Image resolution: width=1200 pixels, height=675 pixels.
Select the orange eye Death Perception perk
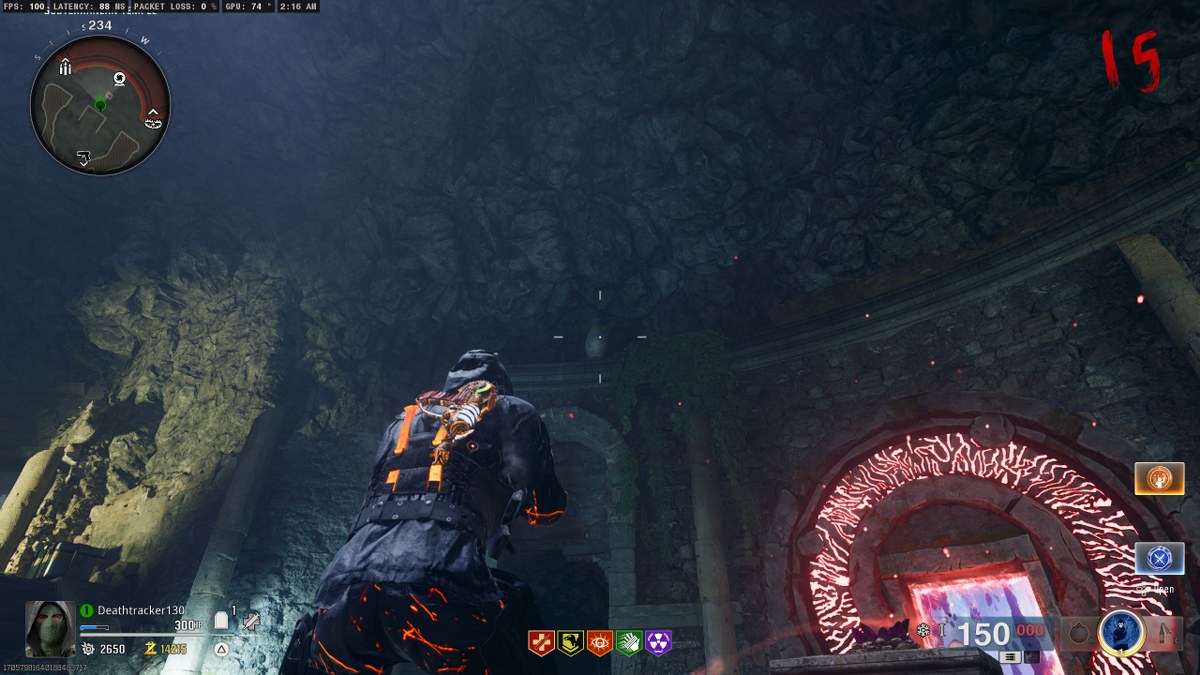[600, 642]
